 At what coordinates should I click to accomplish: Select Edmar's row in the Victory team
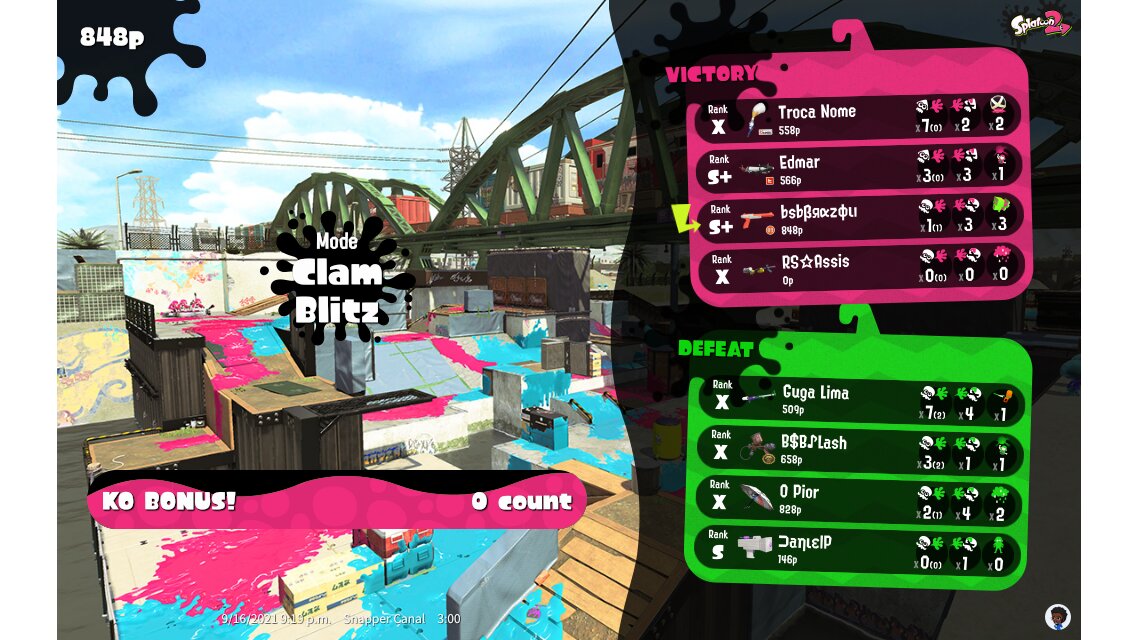pyautogui.click(x=860, y=167)
